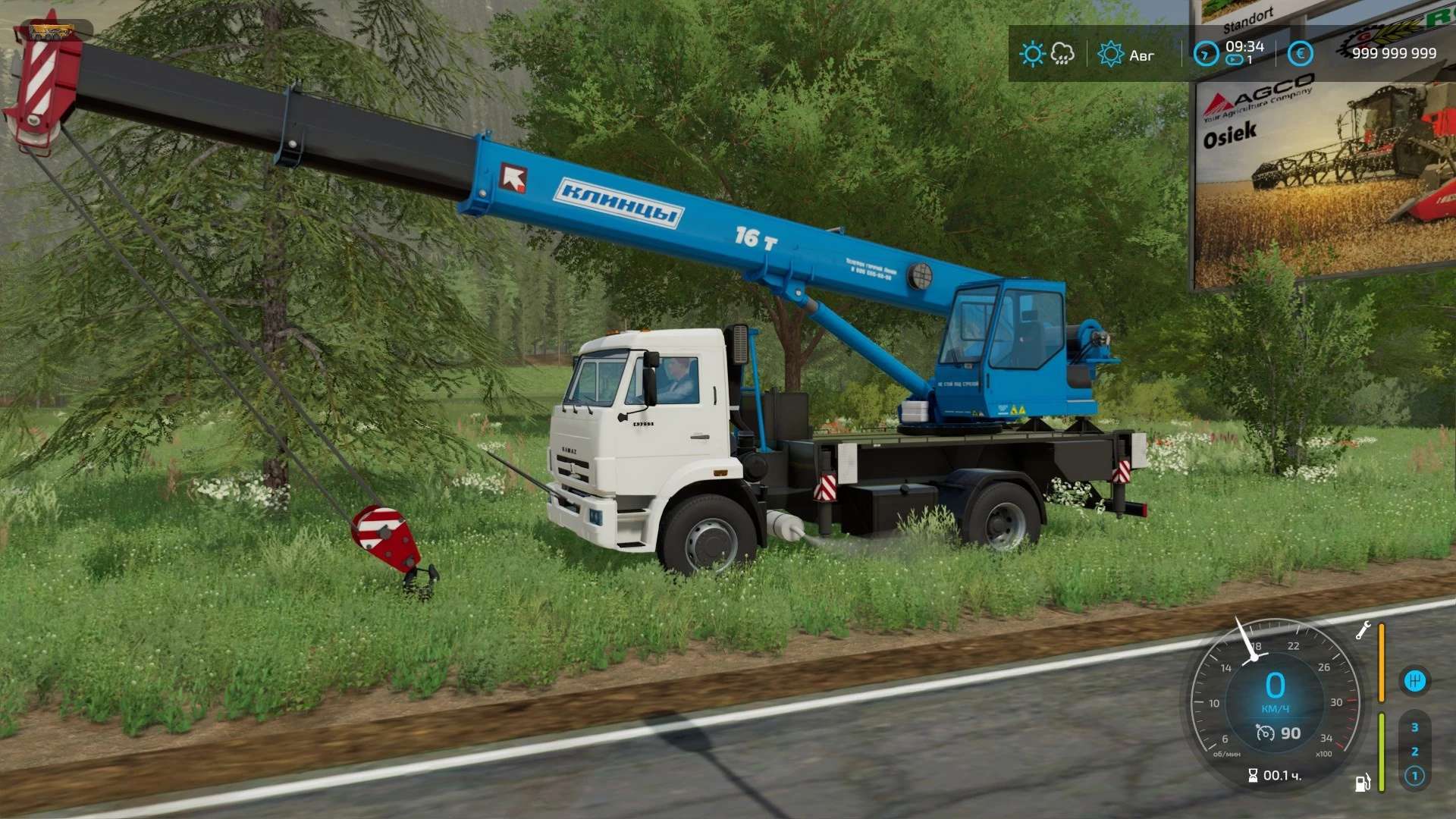Click the blue game clock icon
This screenshot has height=819, width=1456.
pyautogui.click(x=1206, y=54)
